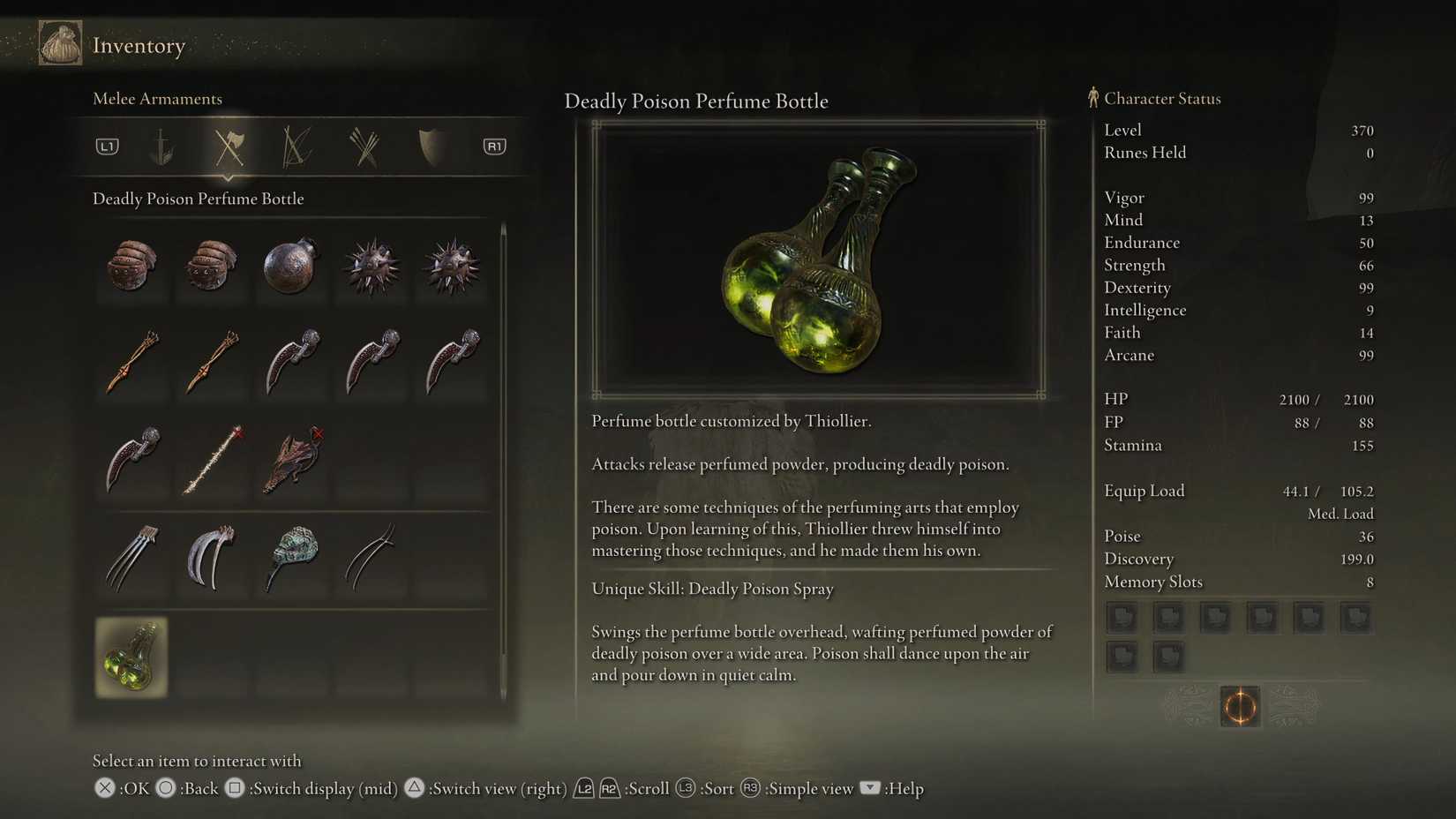Click Back with the circle prompt
1456x819 pixels.
pos(165,788)
